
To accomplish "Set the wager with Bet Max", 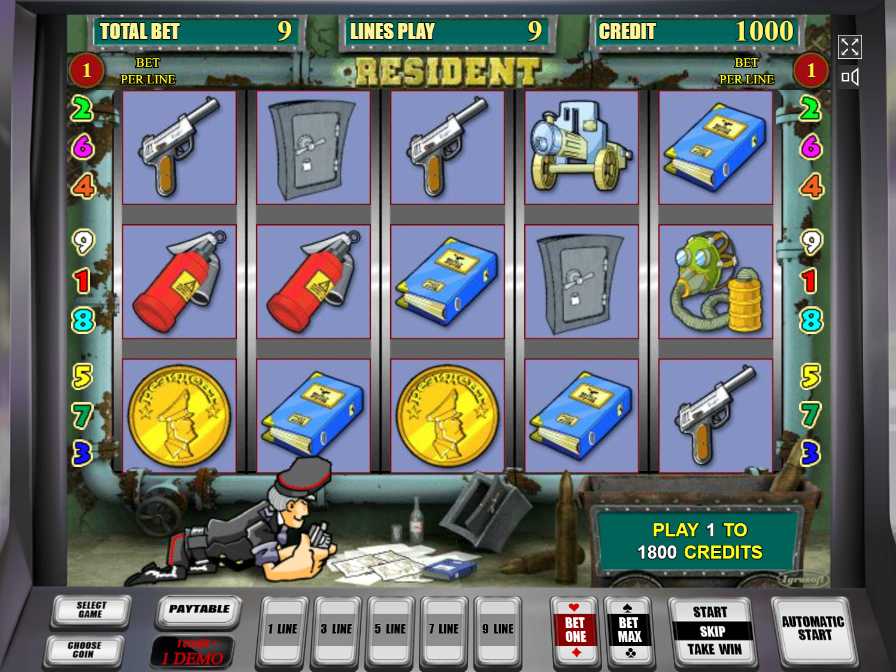I will (x=629, y=629).
